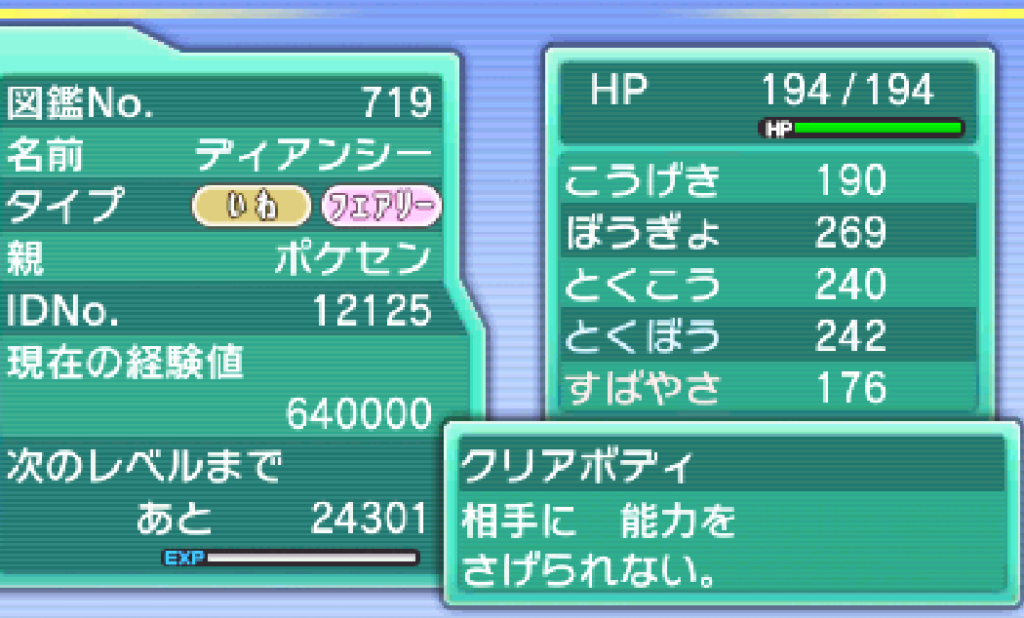1024x618 pixels.
Task: Select the いわ type badge
Action: pyautogui.click(x=251, y=206)
